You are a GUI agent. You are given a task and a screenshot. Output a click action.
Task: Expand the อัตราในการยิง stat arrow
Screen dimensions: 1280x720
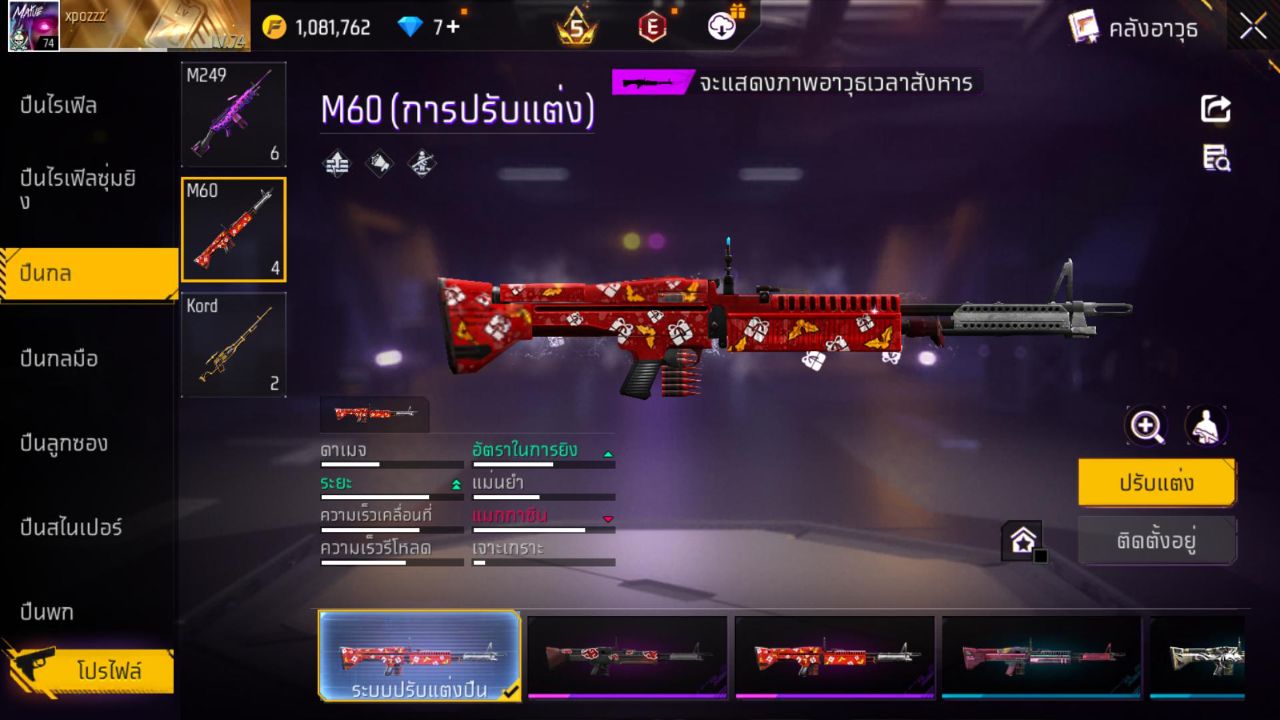[608, 452]
